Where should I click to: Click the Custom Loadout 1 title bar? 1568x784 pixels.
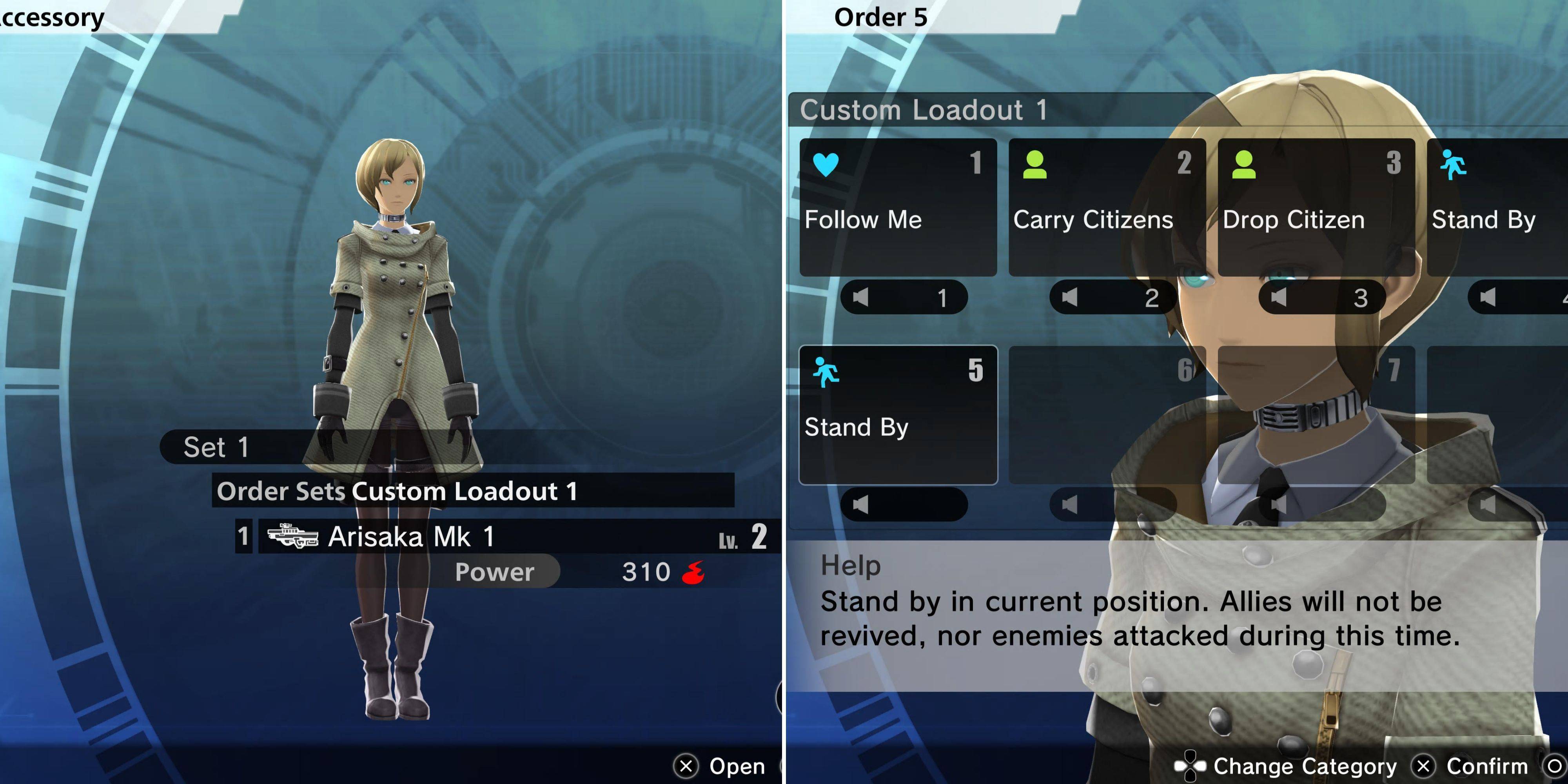998,110
